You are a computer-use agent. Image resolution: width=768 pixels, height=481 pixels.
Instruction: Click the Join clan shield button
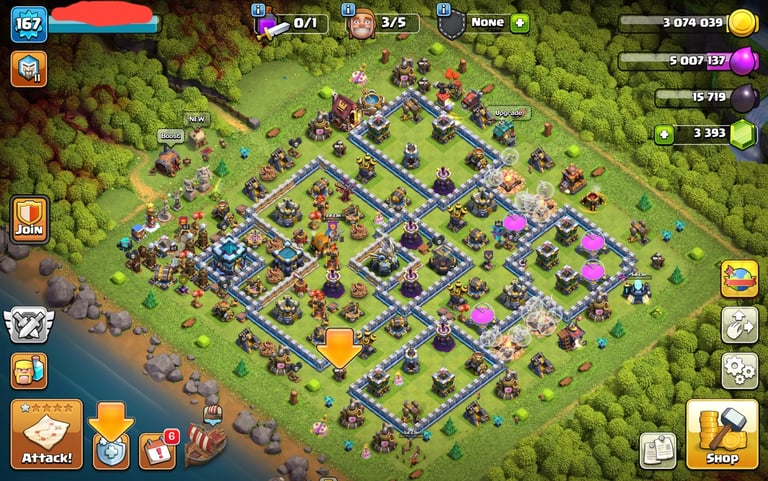(x=29, y=220)
